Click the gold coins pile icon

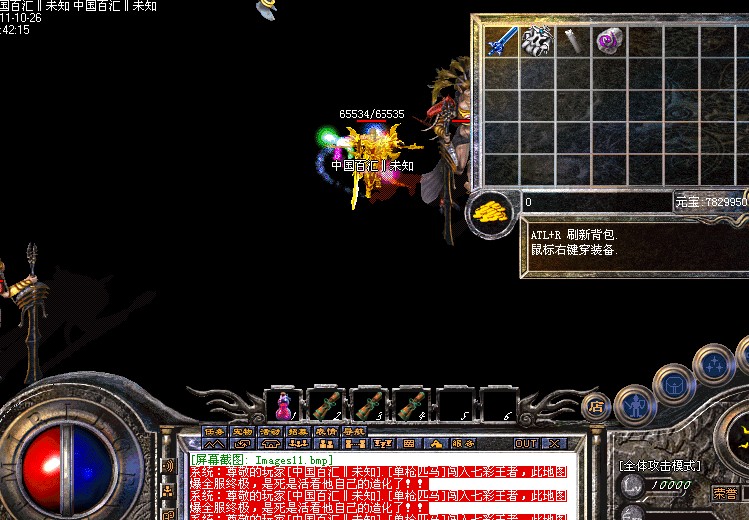[x=489, y=211]
